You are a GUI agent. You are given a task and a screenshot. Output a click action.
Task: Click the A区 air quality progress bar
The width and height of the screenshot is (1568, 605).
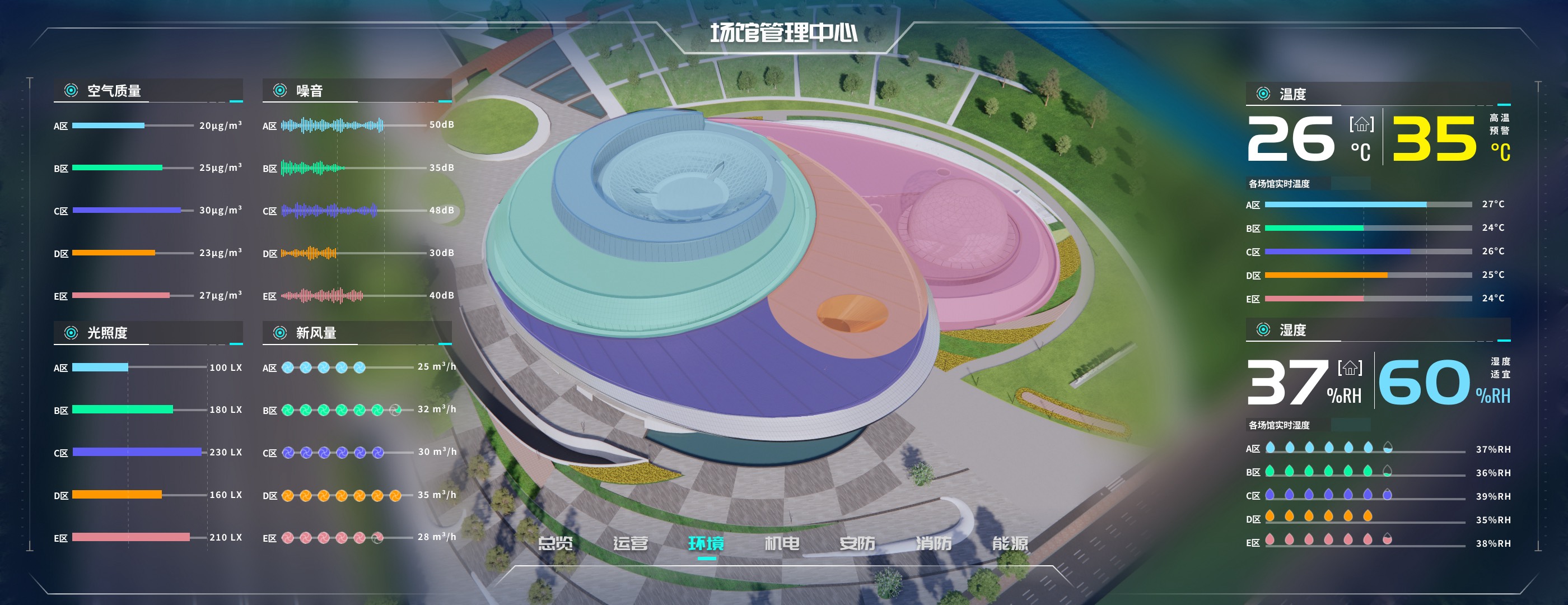point(108,126)
